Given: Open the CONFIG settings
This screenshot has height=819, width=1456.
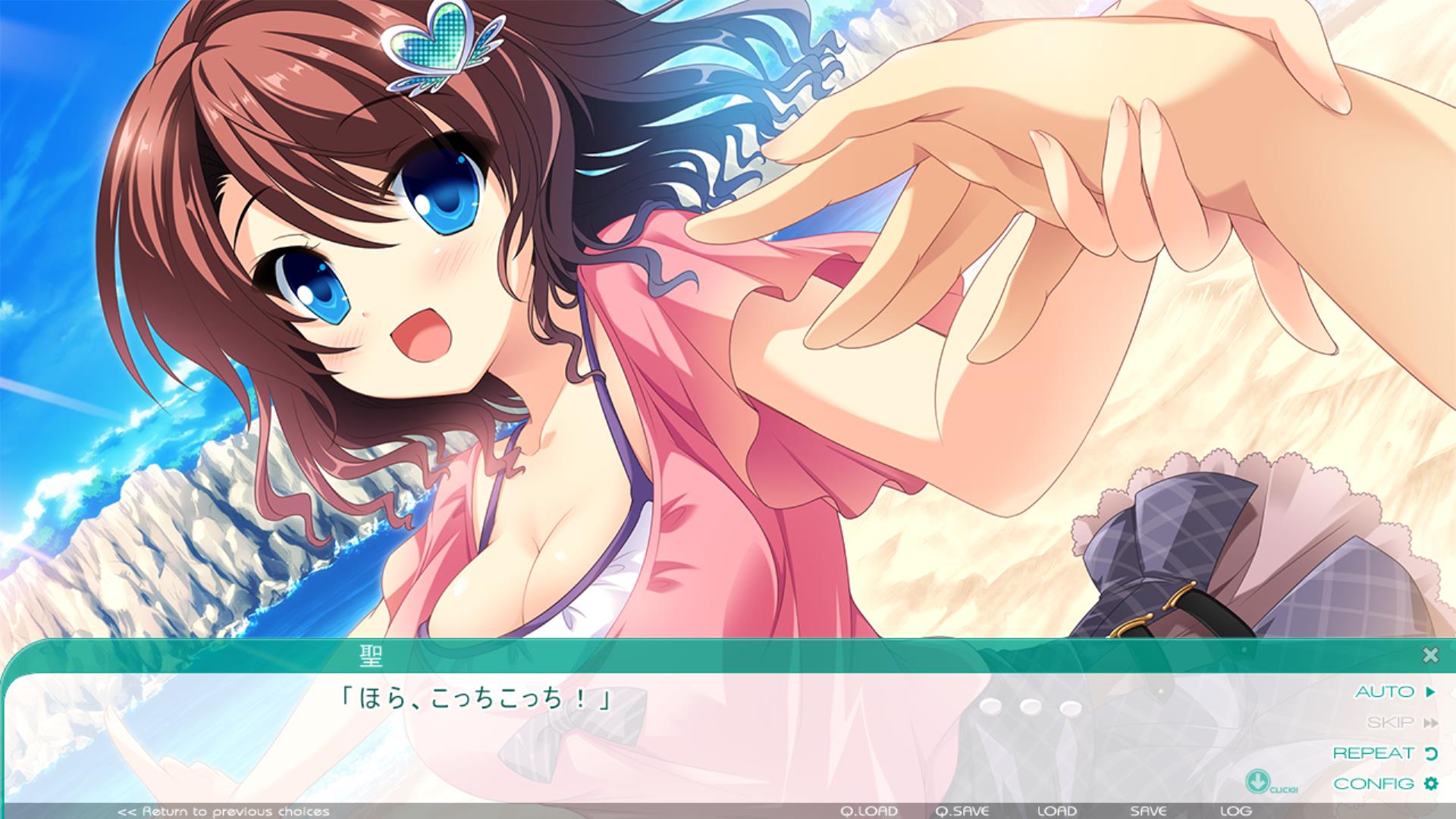Looking at the screenshot, I should pos(1384,783).
